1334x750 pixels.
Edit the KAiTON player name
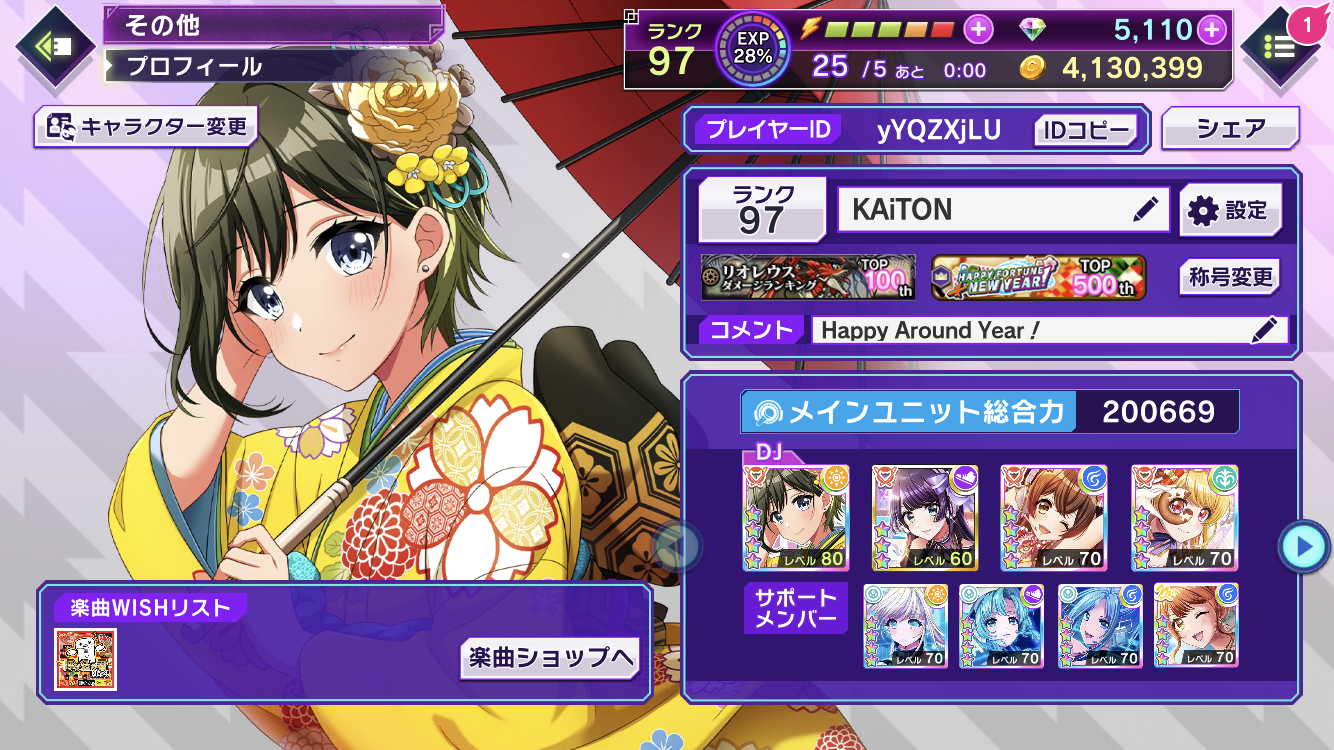1145,210
